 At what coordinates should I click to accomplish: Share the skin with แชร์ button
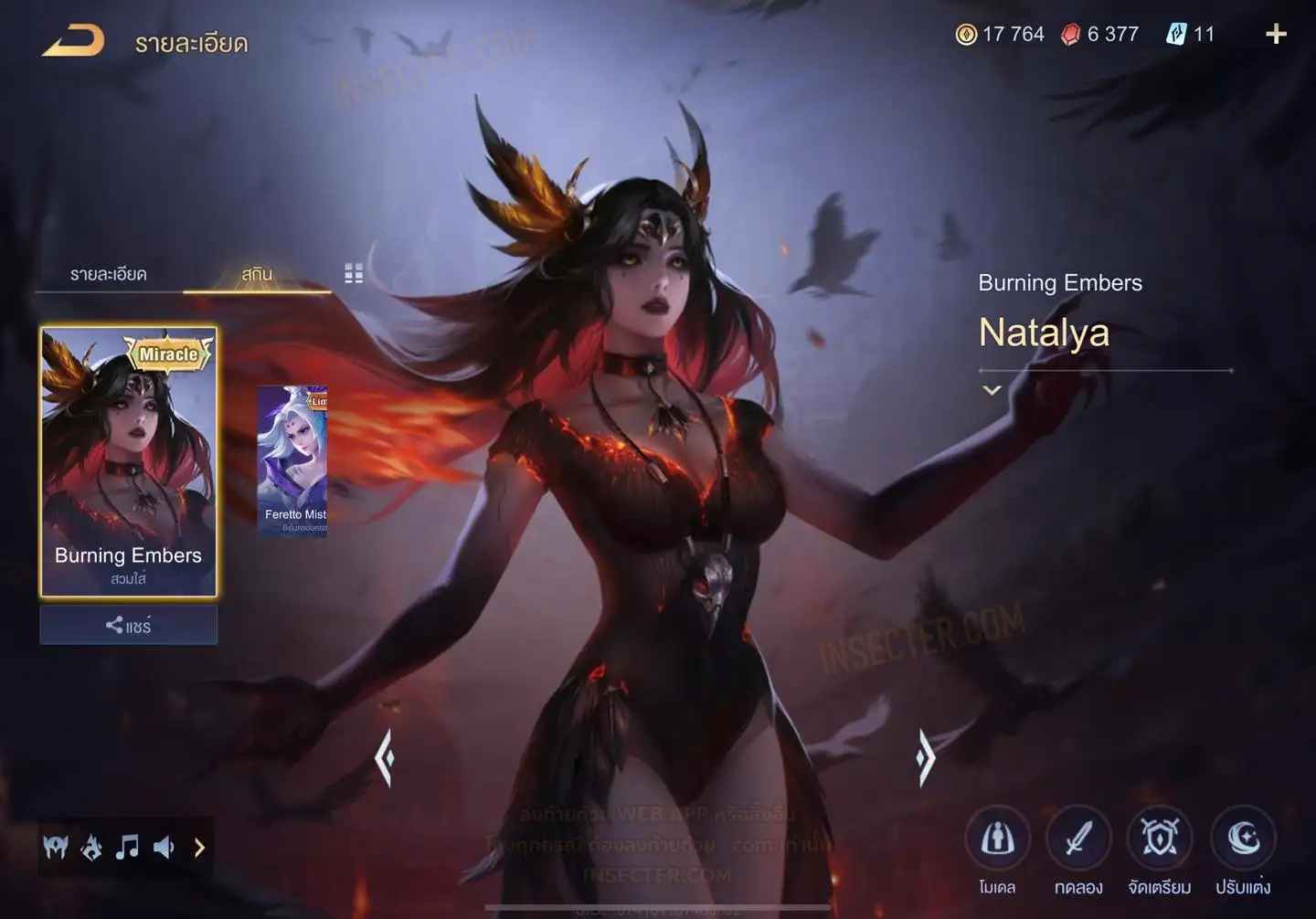click(128, 626)
